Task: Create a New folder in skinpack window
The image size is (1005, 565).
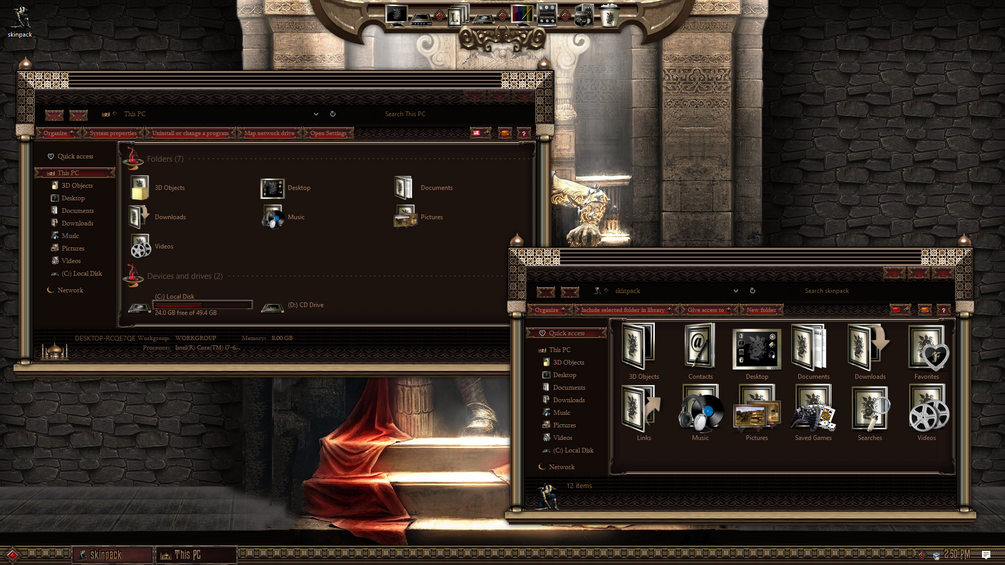Action: 761,310
